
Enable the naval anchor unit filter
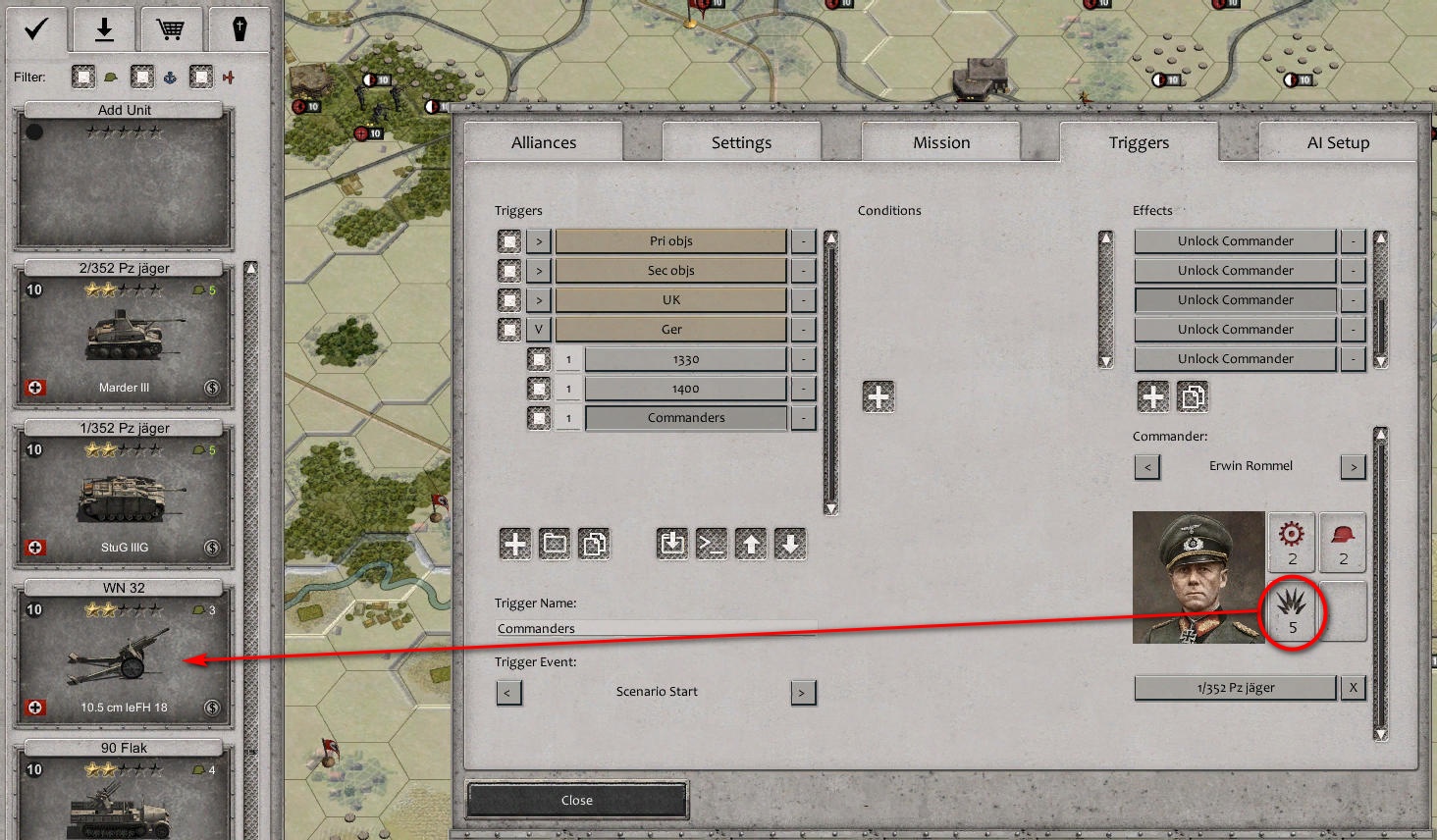pos(141,77)
